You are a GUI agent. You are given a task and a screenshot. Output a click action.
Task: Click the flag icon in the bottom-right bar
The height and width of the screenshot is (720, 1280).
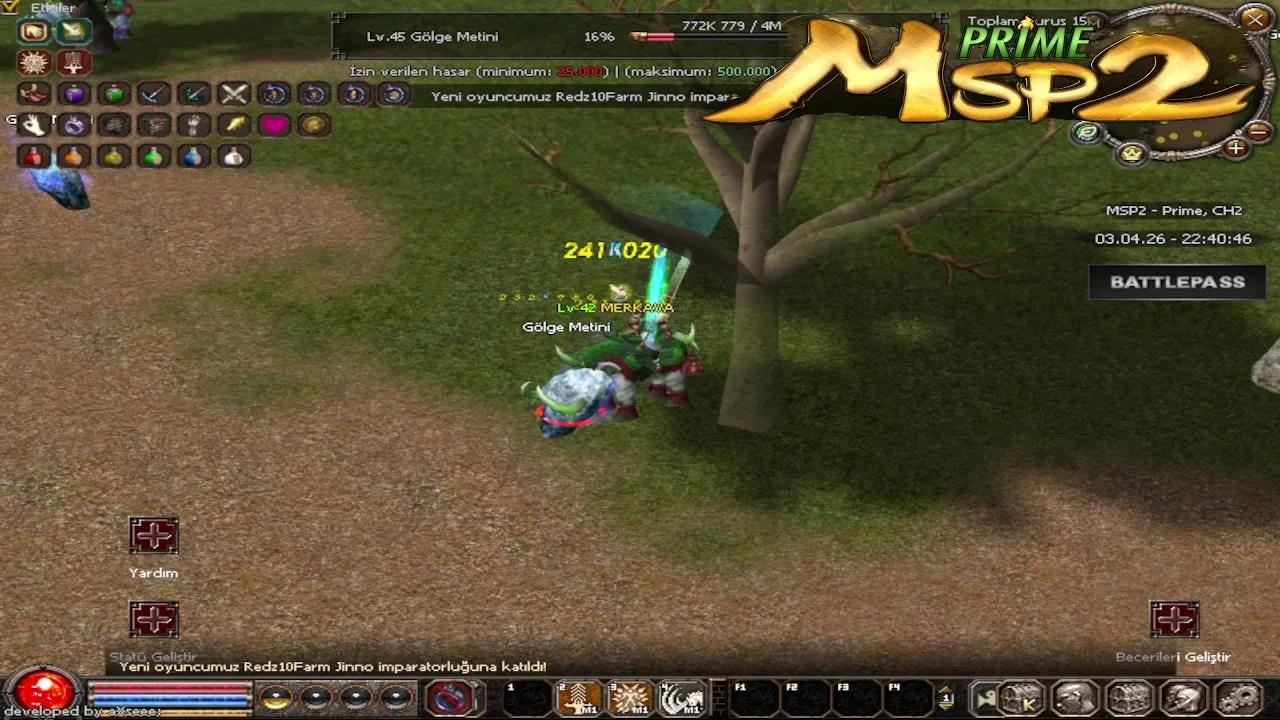[984, 698]
